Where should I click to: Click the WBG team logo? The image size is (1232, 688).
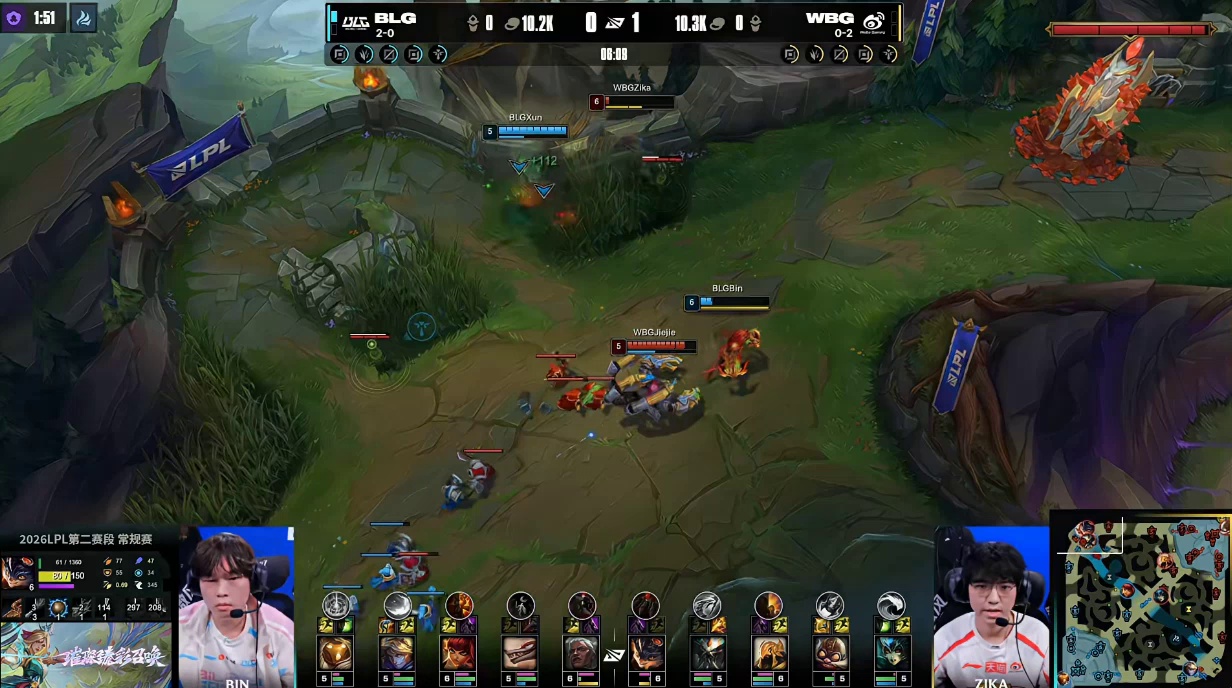[873, 22]
